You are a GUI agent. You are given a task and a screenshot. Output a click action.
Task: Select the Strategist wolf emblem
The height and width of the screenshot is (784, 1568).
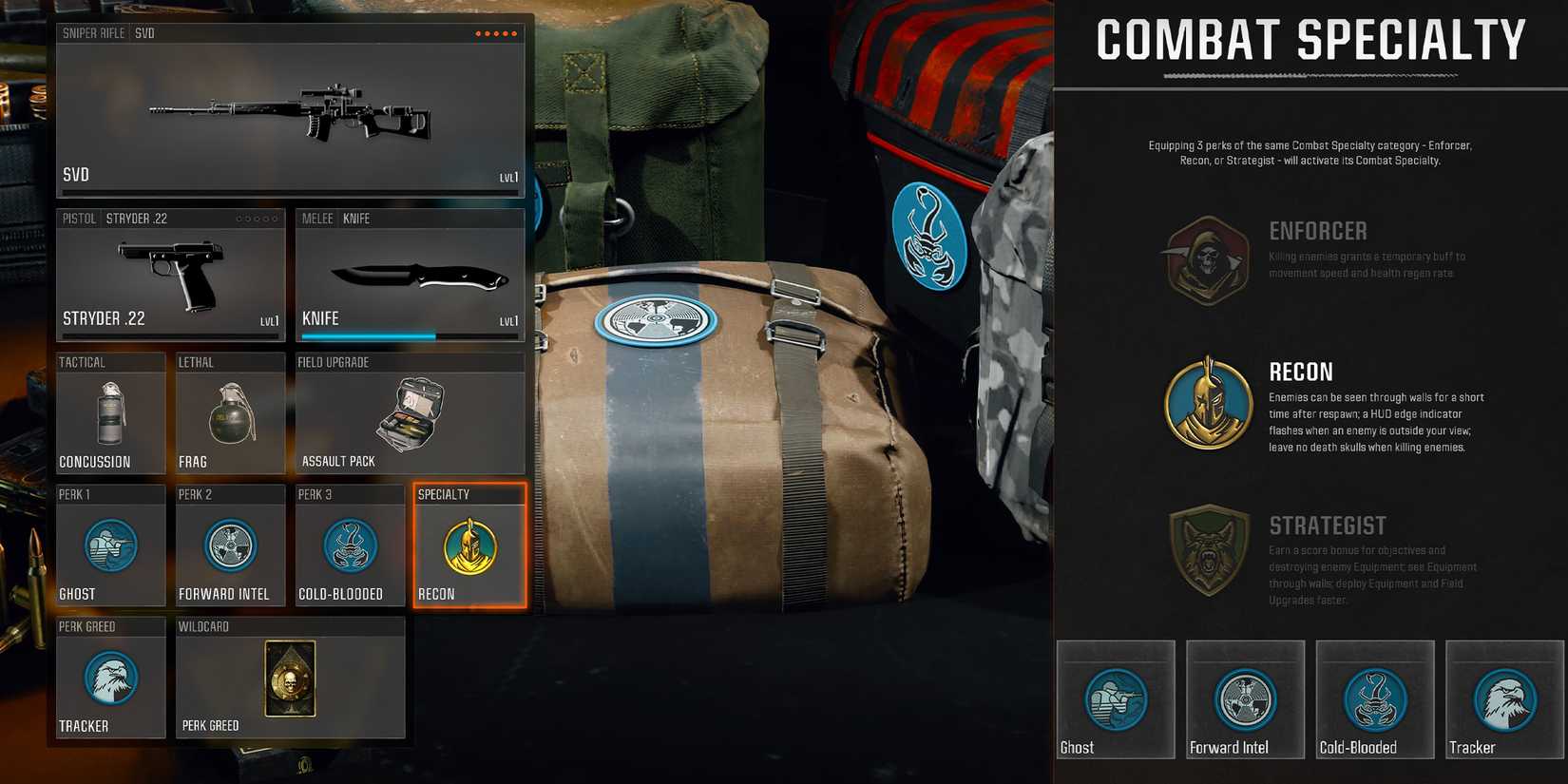[1207, 552]
